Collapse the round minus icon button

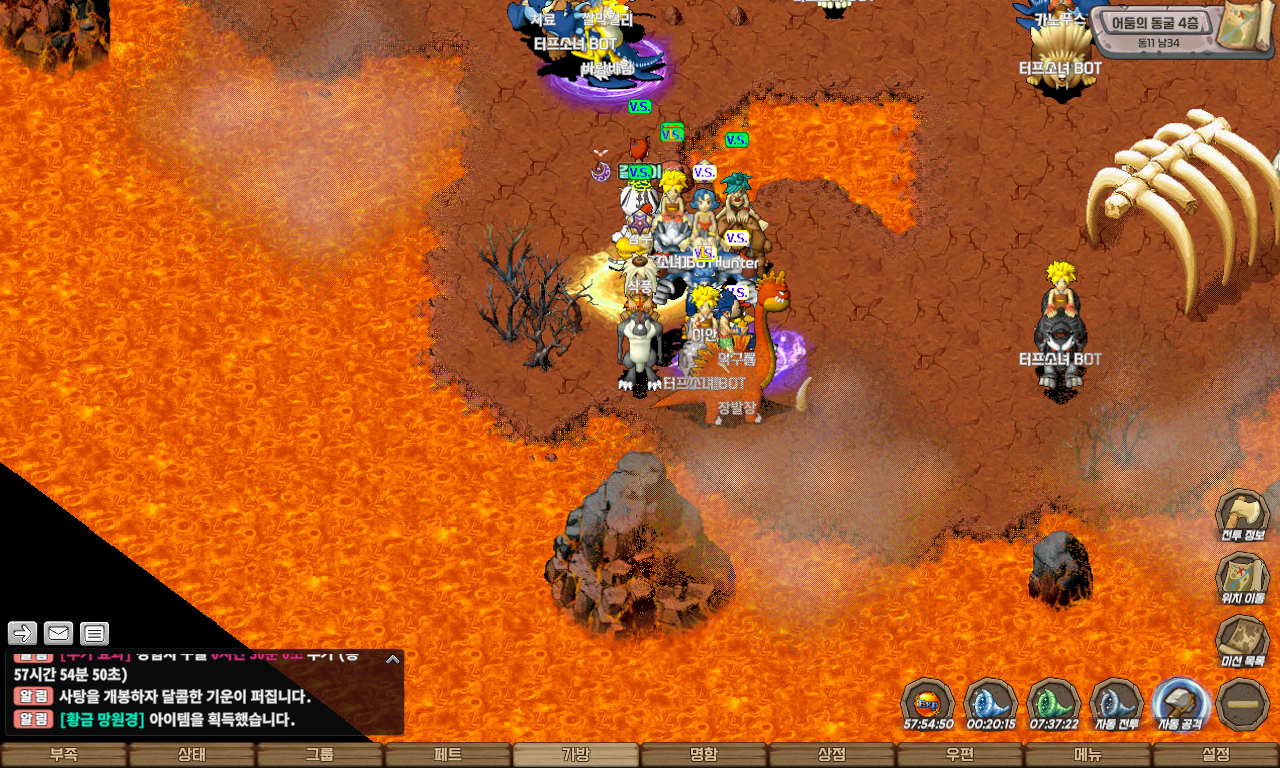(x=1243, y=704)
